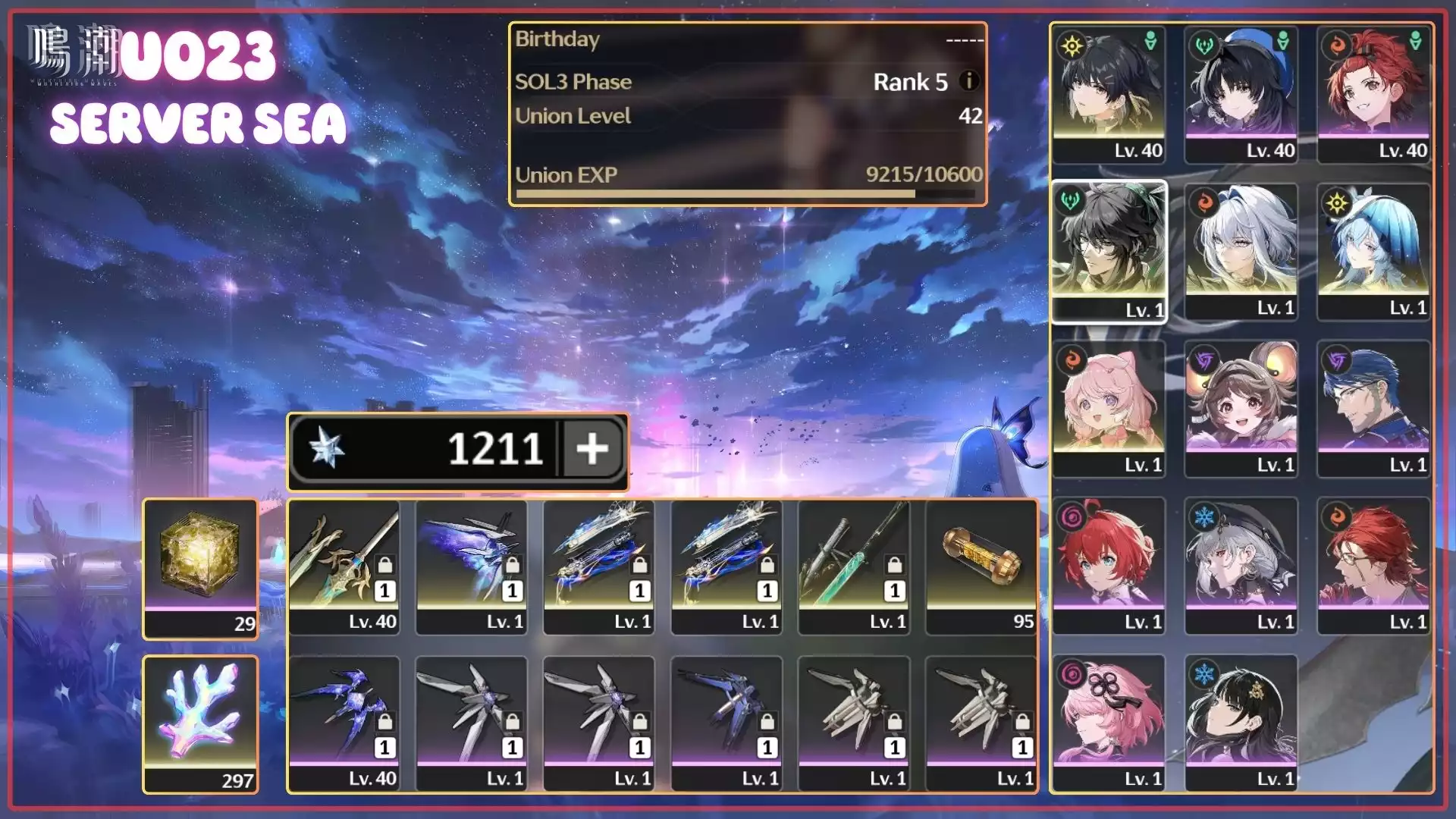Click the golden cube resource icon showing 29
1456x819 pixels.
[x=199, y=557]
